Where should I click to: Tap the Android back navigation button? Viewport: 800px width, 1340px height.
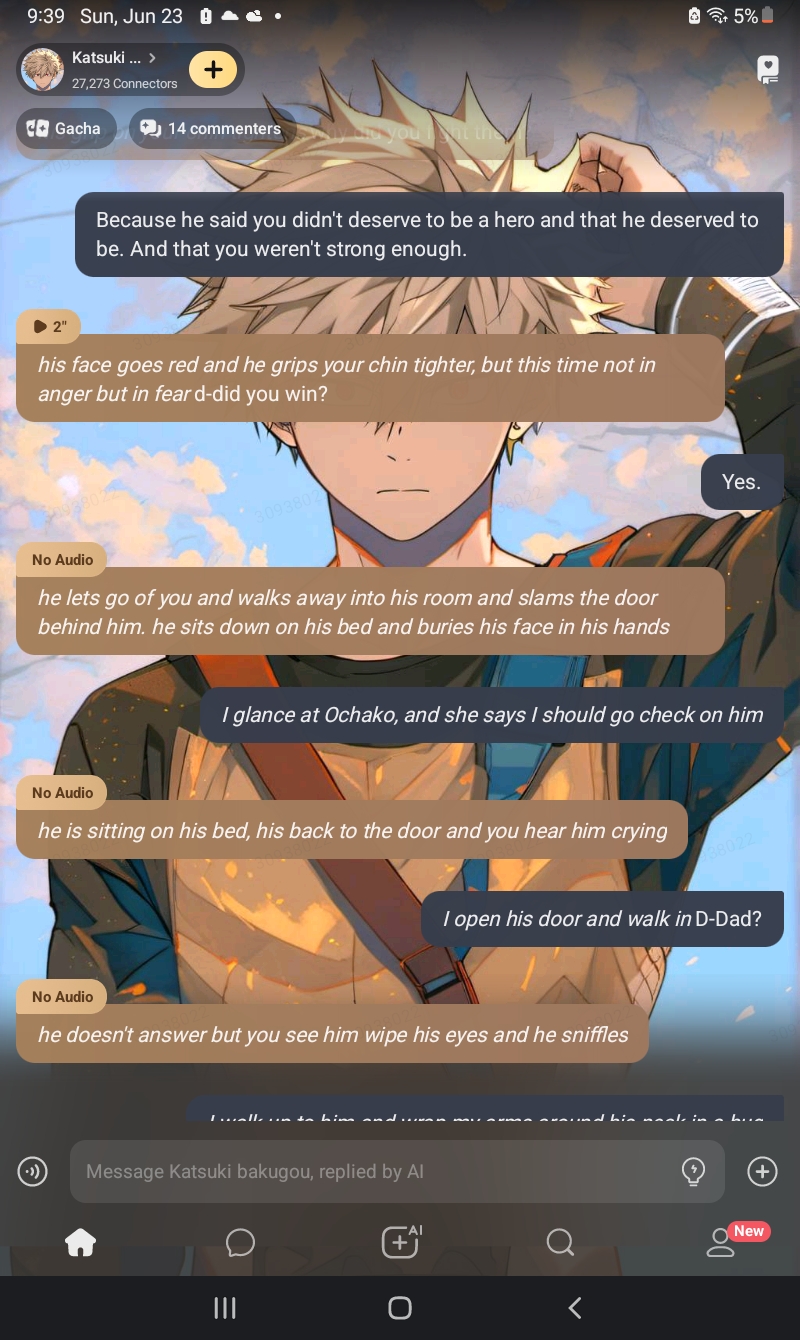pos(574,1308)
